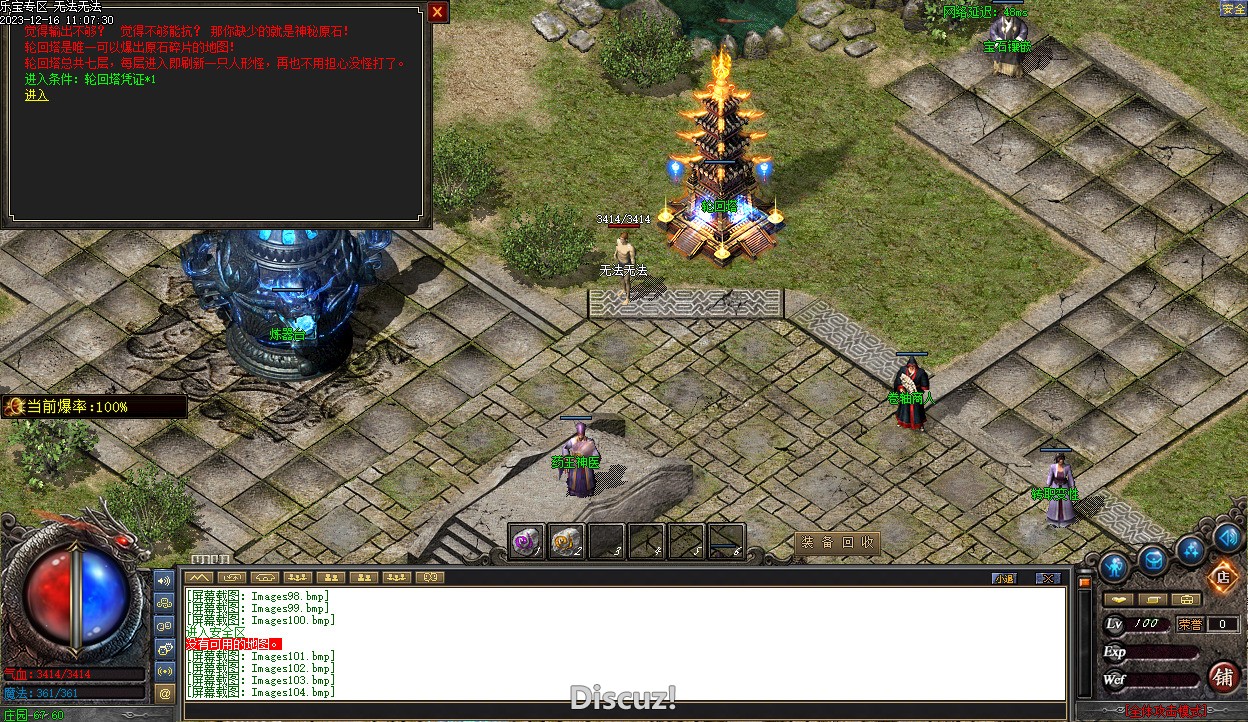Viewport: 1248px width, 722px height.
Task: Open the 装备回收 equipment recycling button
Action: (x=837, y=543)
